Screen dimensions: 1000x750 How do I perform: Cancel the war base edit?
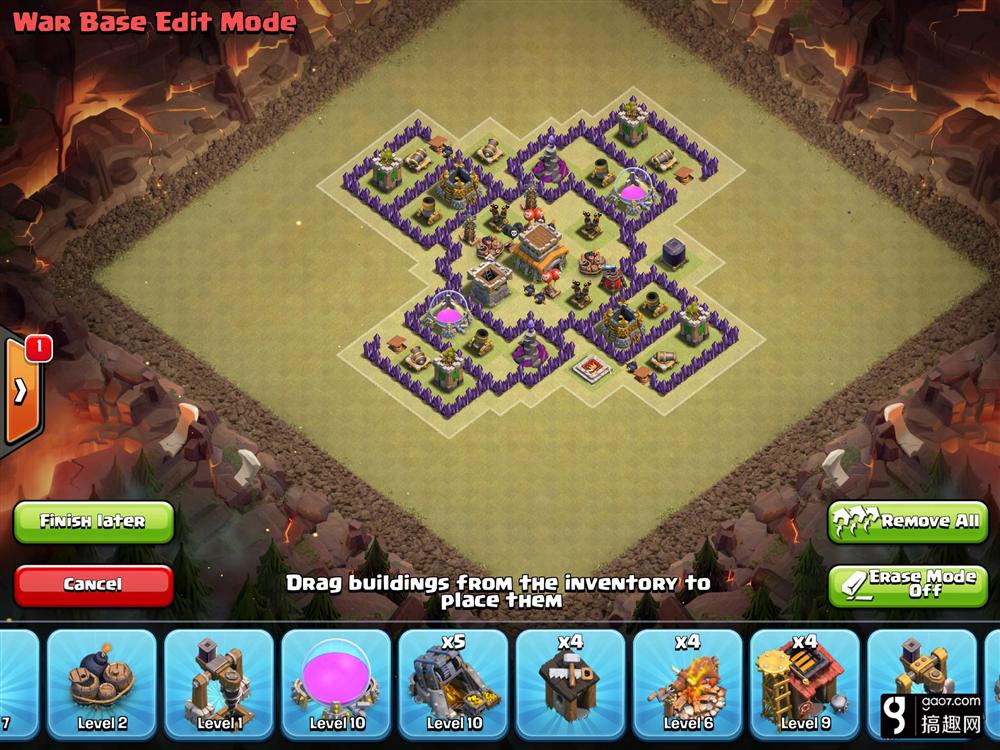coord(93,584)
